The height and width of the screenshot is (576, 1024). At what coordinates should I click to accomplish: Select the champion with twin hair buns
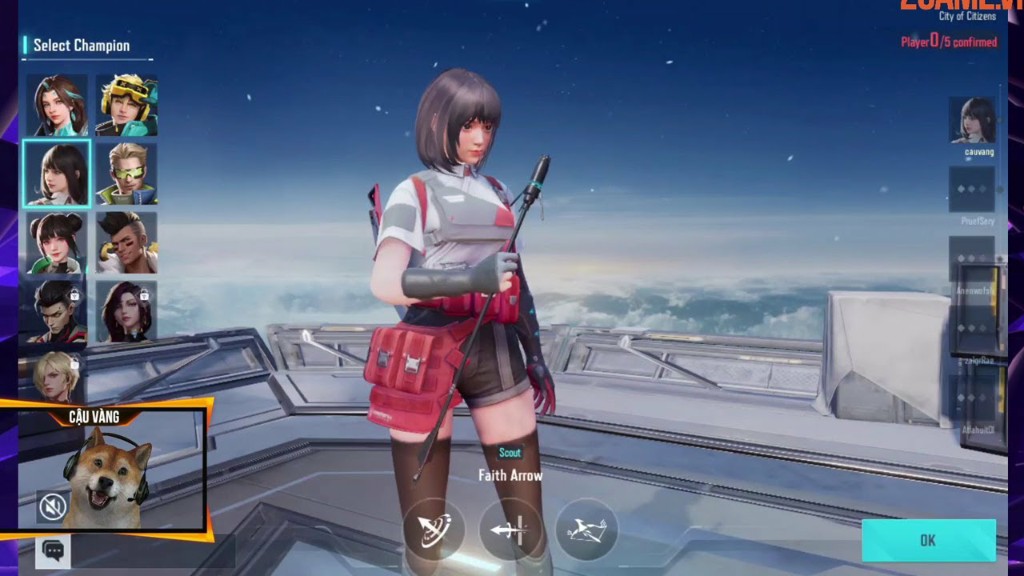57,242
